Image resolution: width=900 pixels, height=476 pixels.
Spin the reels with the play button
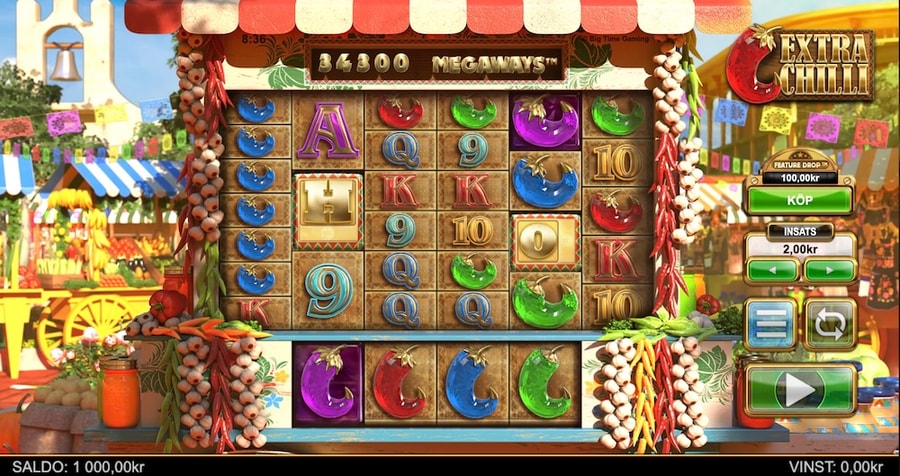[x=800, y=389]
